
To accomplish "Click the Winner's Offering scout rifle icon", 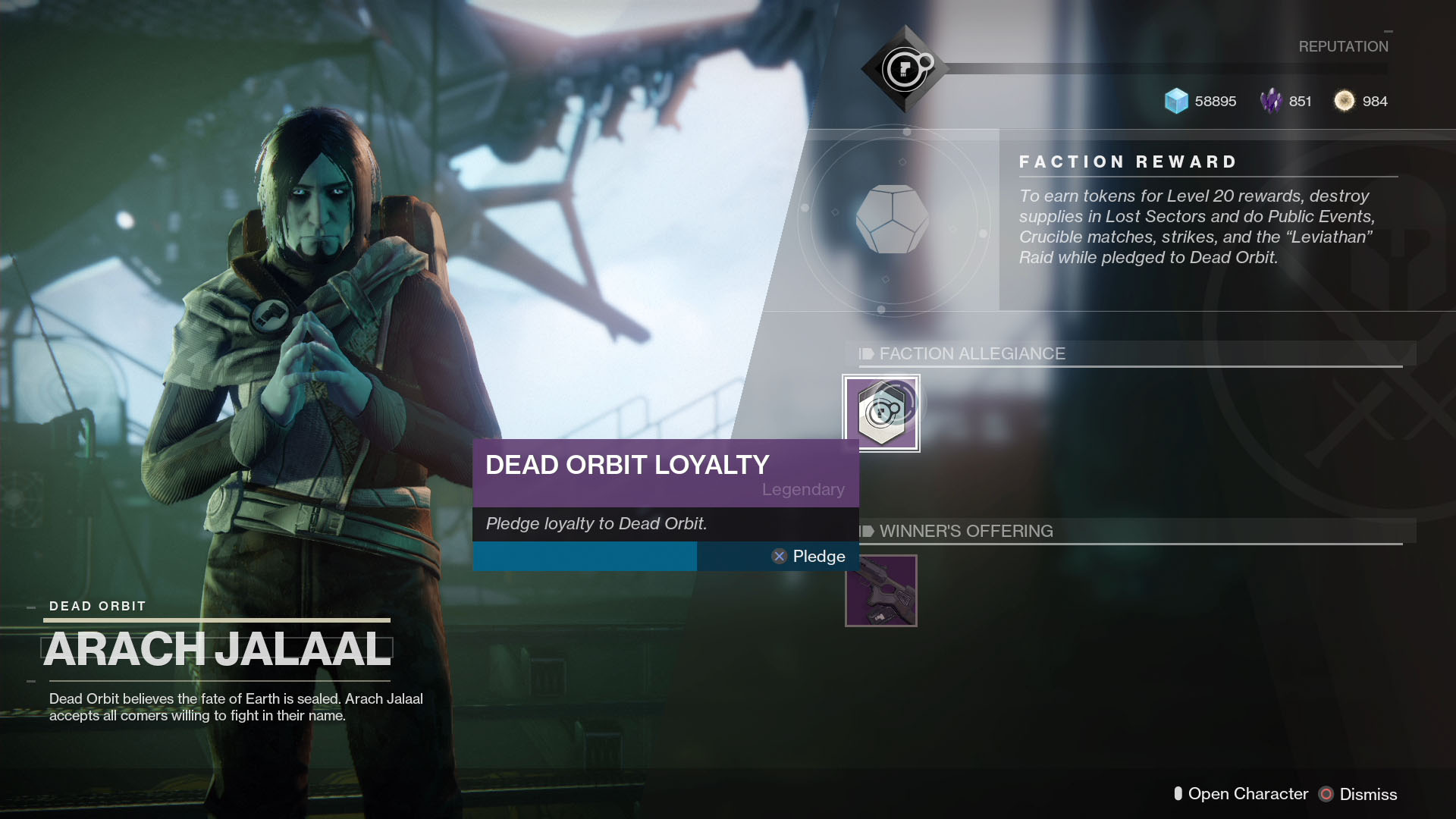I will 881,591.
